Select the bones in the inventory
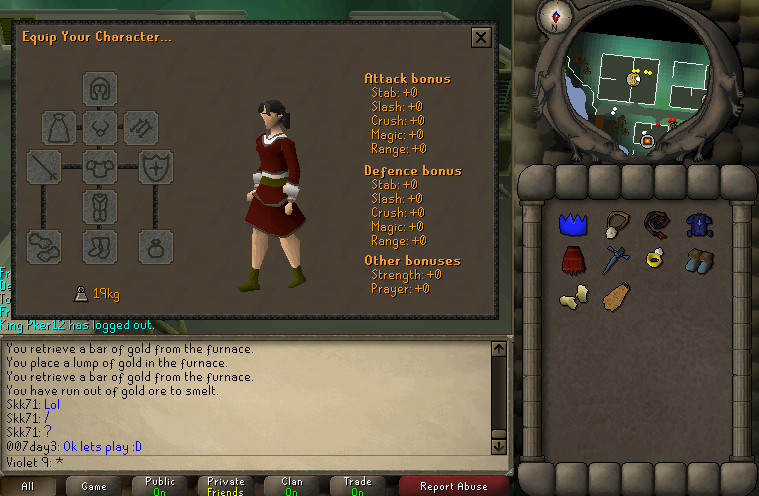The height and width of the screenshot is (496, 759). 572,296
